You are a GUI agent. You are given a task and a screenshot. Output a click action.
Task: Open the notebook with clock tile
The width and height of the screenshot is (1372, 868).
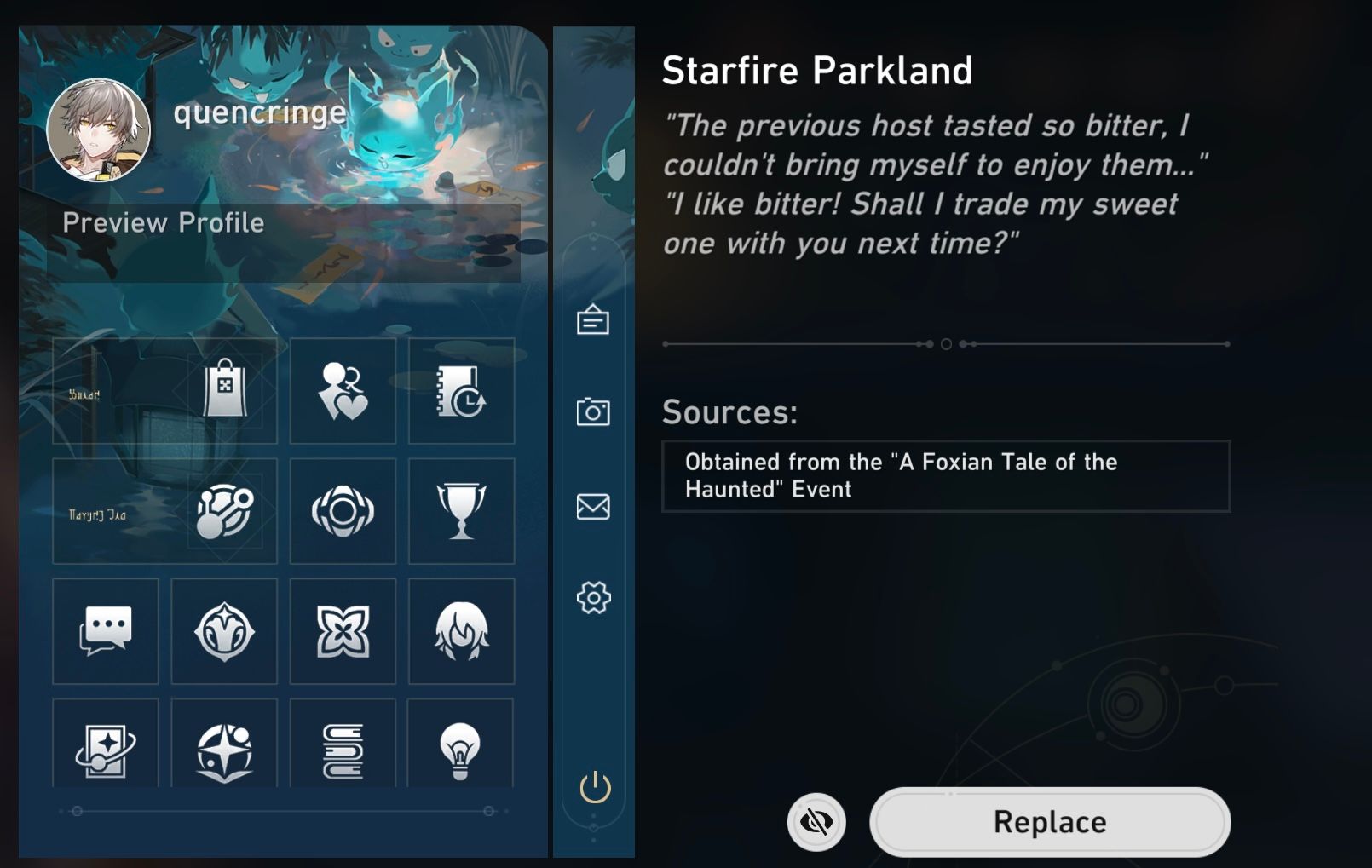pyautogui.click(x=461, y=391)
